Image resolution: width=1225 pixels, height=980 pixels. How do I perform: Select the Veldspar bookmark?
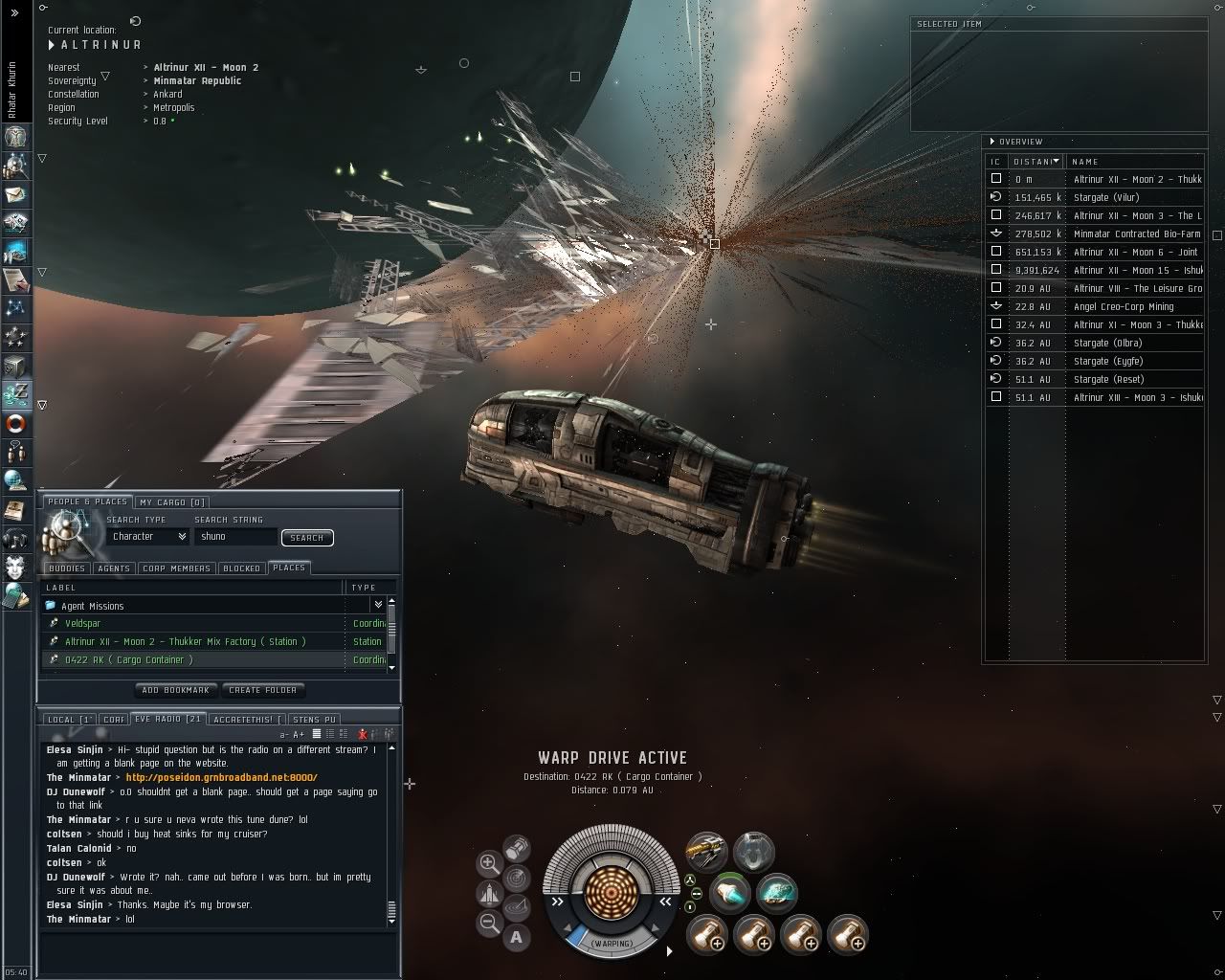click(x=83, y=624)
